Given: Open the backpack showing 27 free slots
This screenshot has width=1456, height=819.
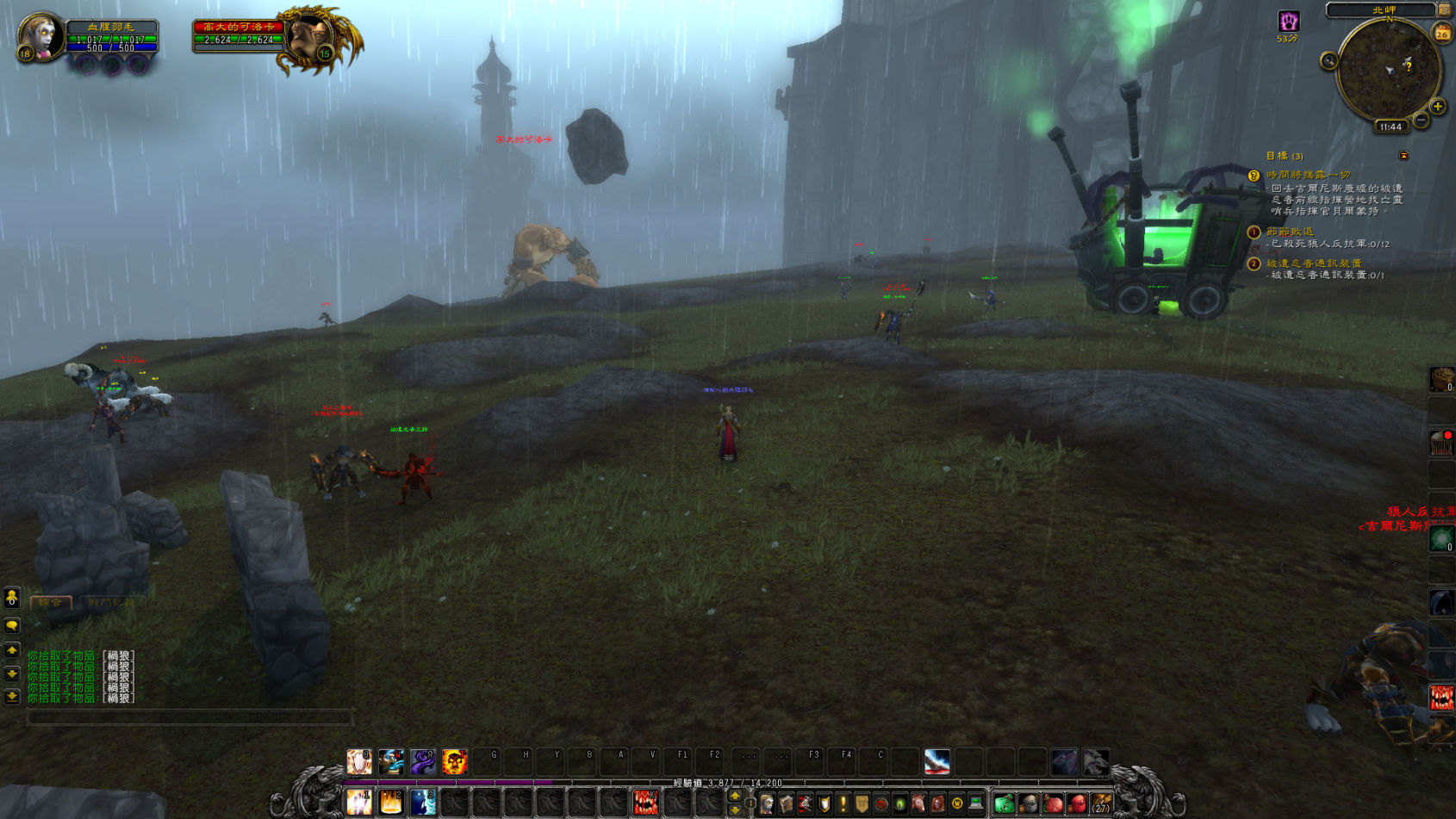Looking at the screenshot, I should [x=1101, y=804].
